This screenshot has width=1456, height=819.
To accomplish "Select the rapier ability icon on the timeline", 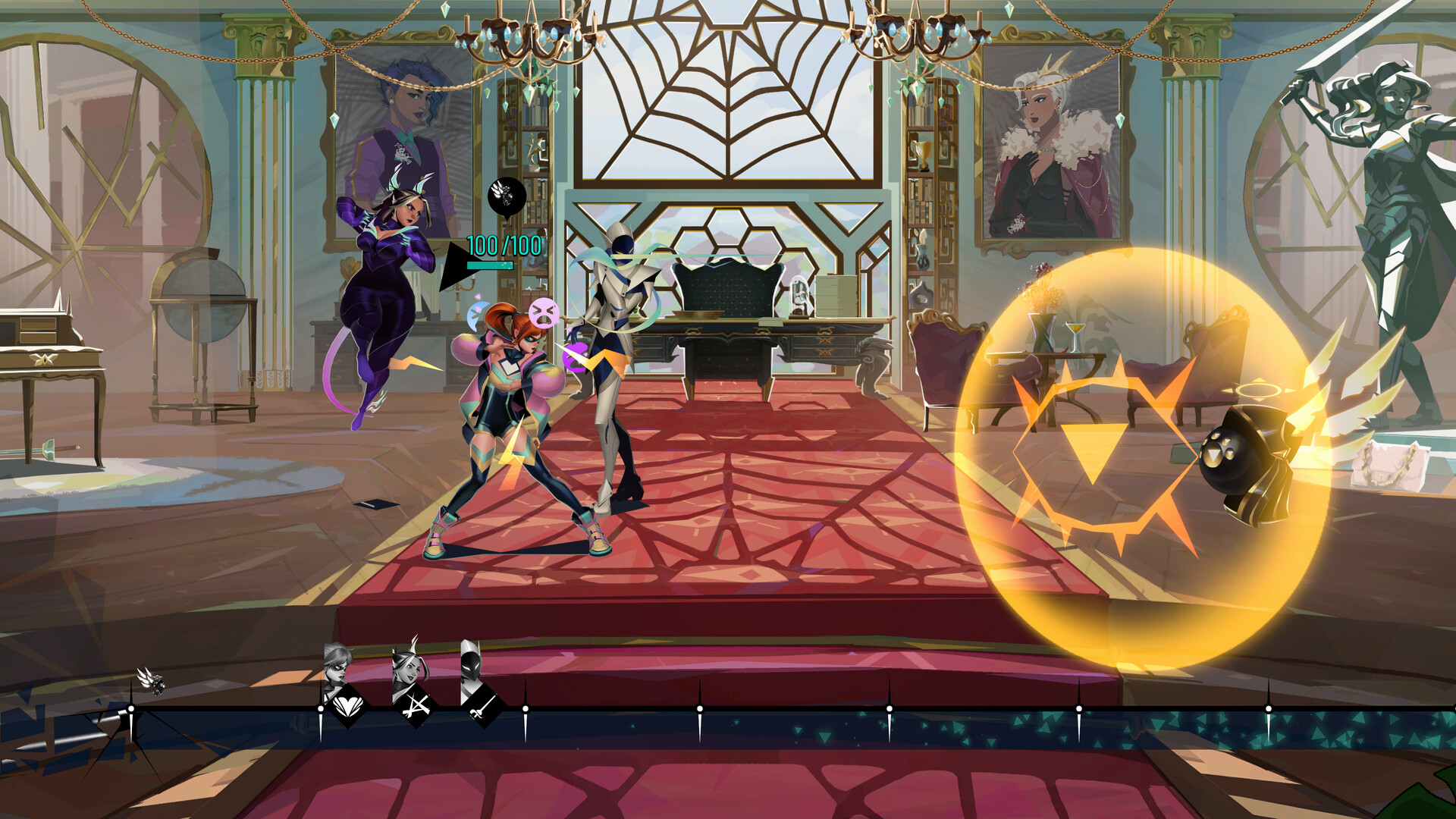I will (483, 707).
